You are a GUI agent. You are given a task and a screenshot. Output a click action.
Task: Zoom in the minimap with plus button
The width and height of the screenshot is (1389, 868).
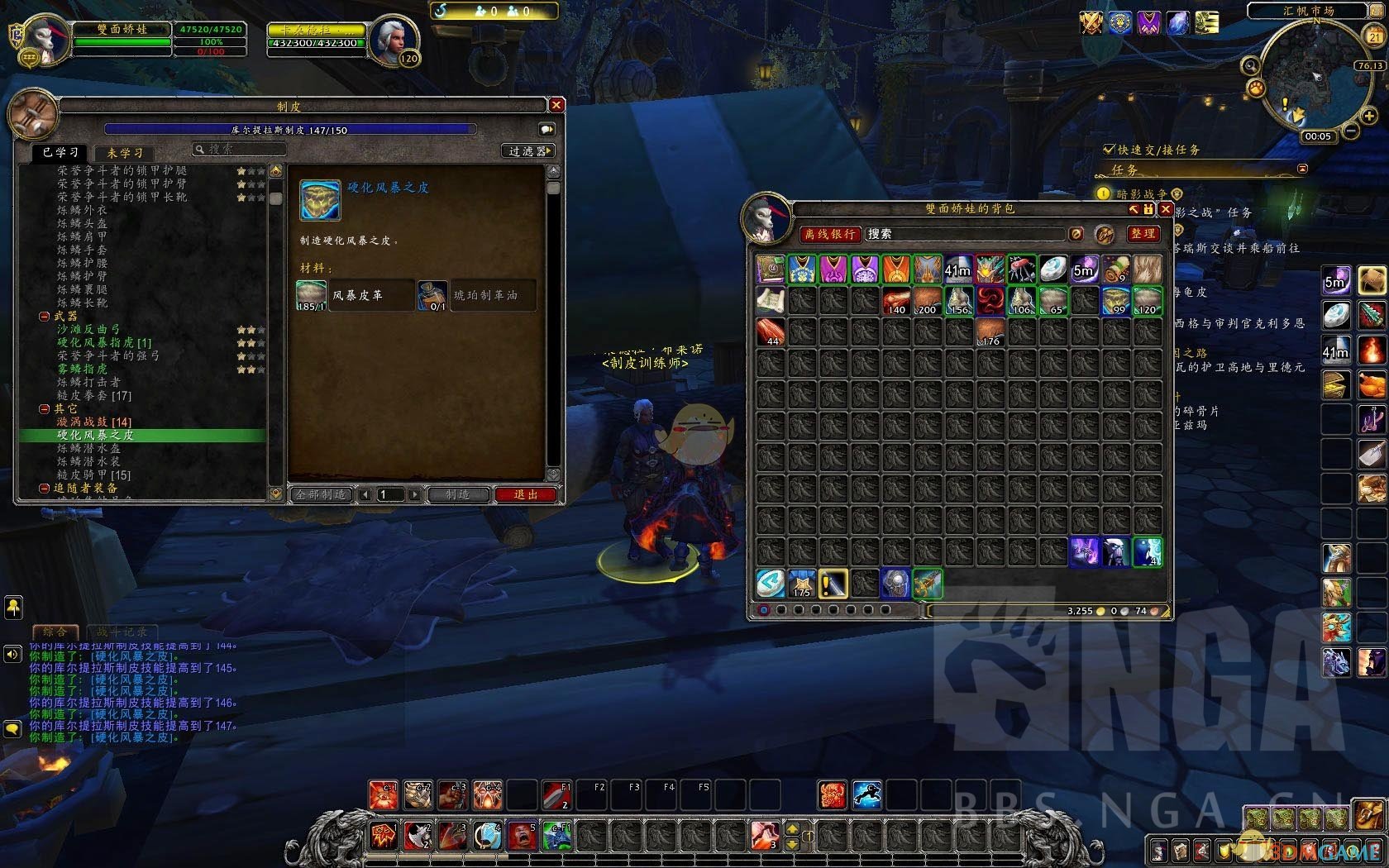(1369, 117)
